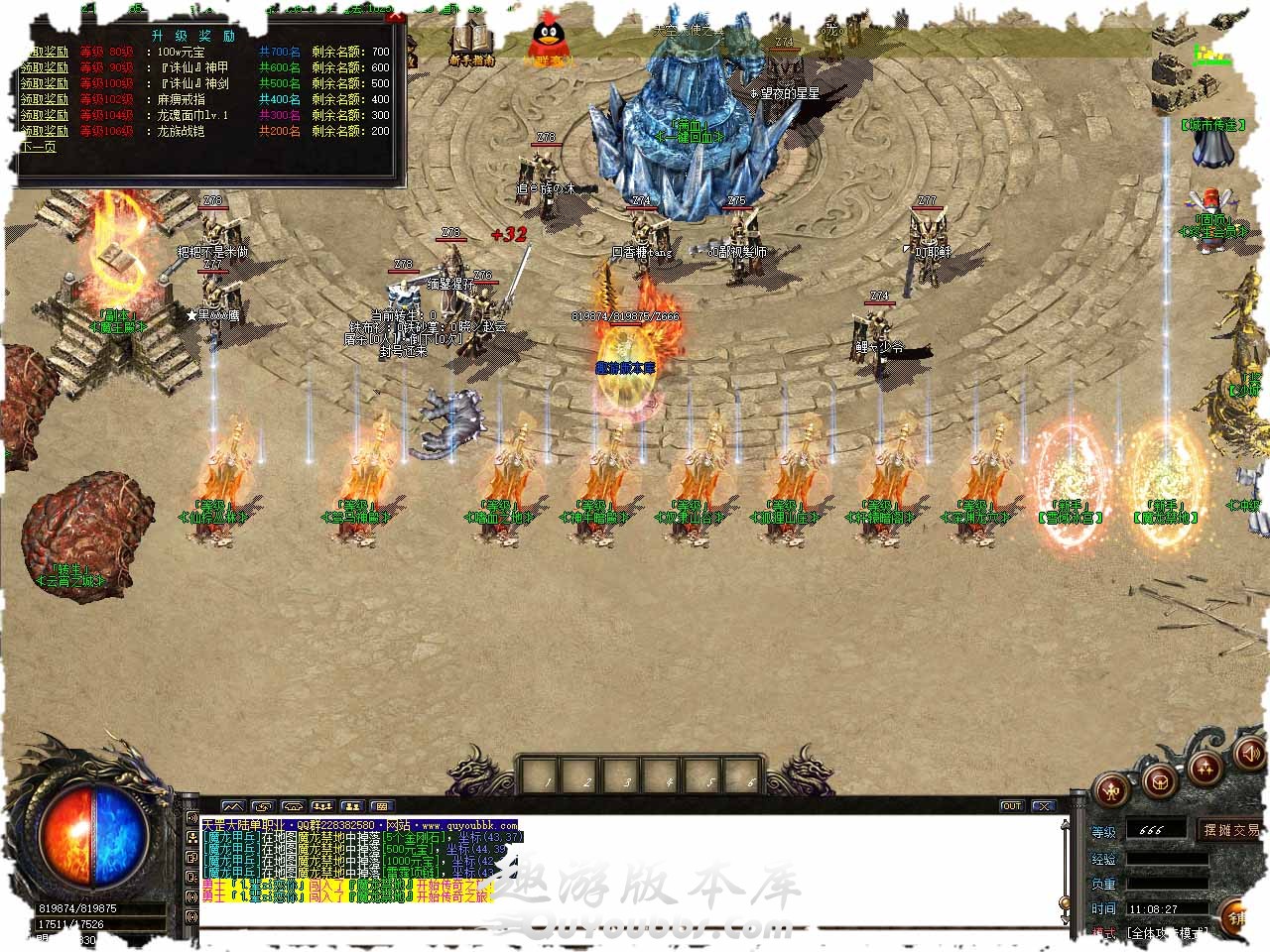Screen dimensions: 1270x952
Task: Click the chat window OUT button
Action: [1011, 806]
